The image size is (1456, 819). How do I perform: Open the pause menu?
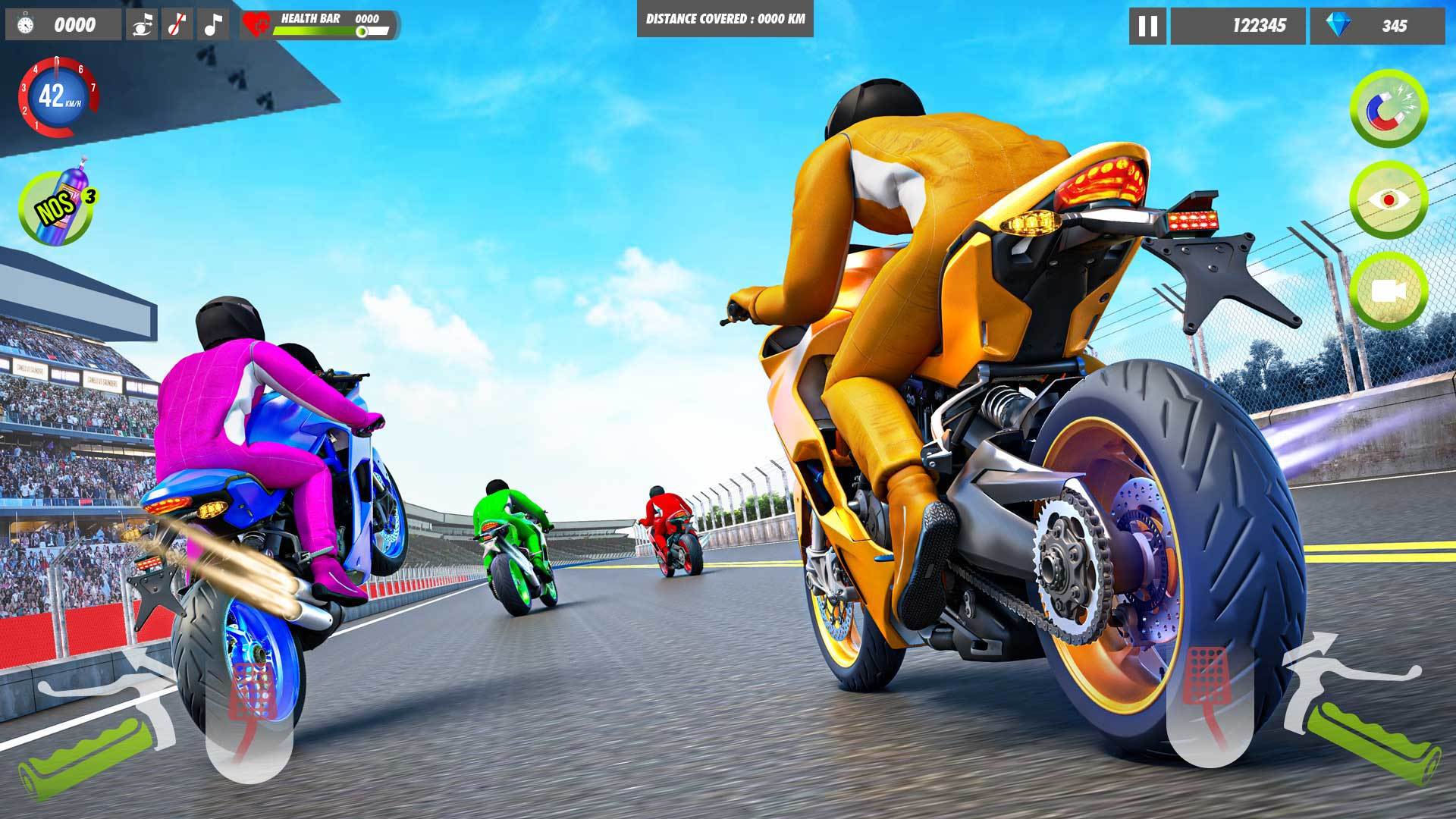[x=1150, y=26]
